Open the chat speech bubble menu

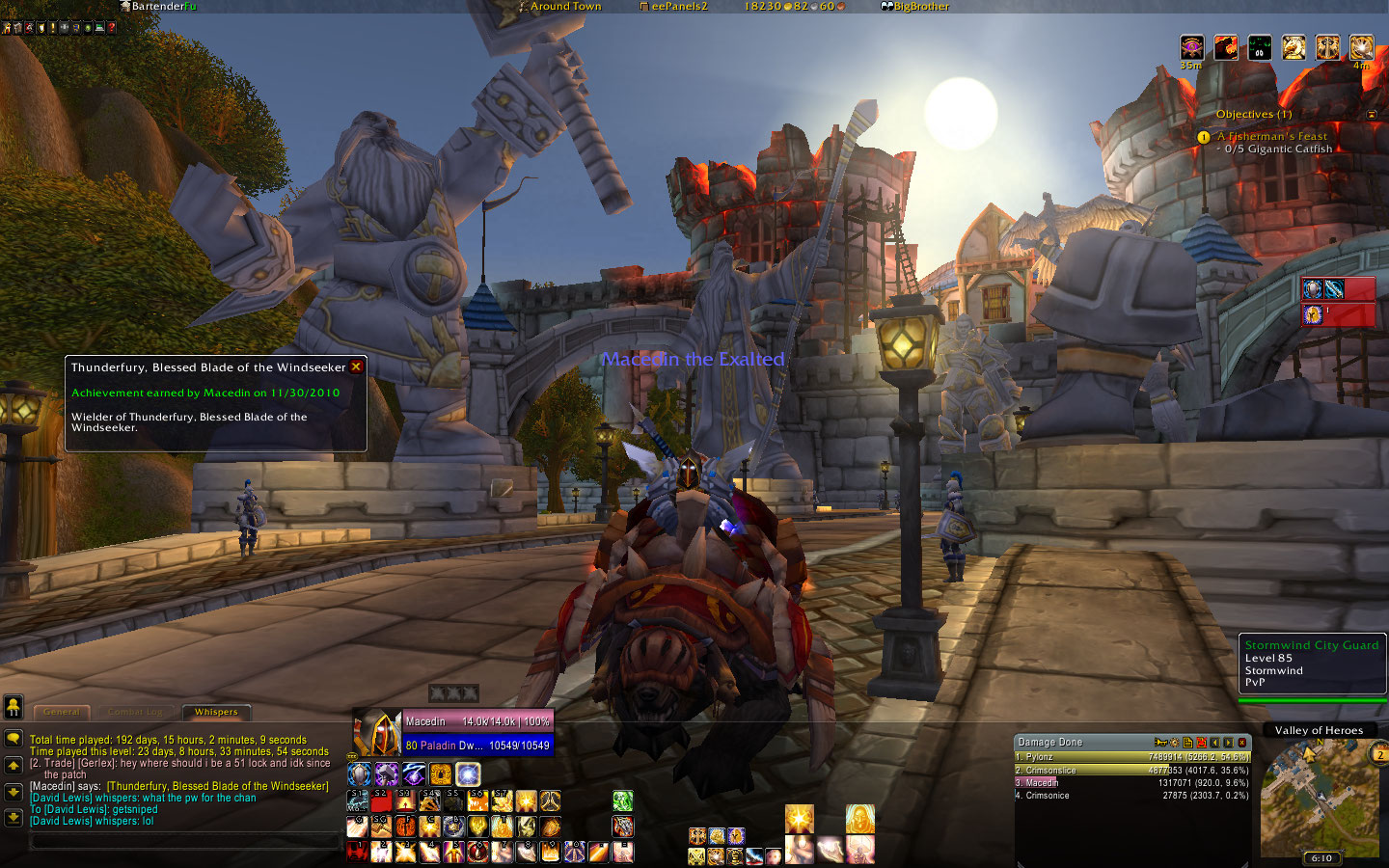14,739
